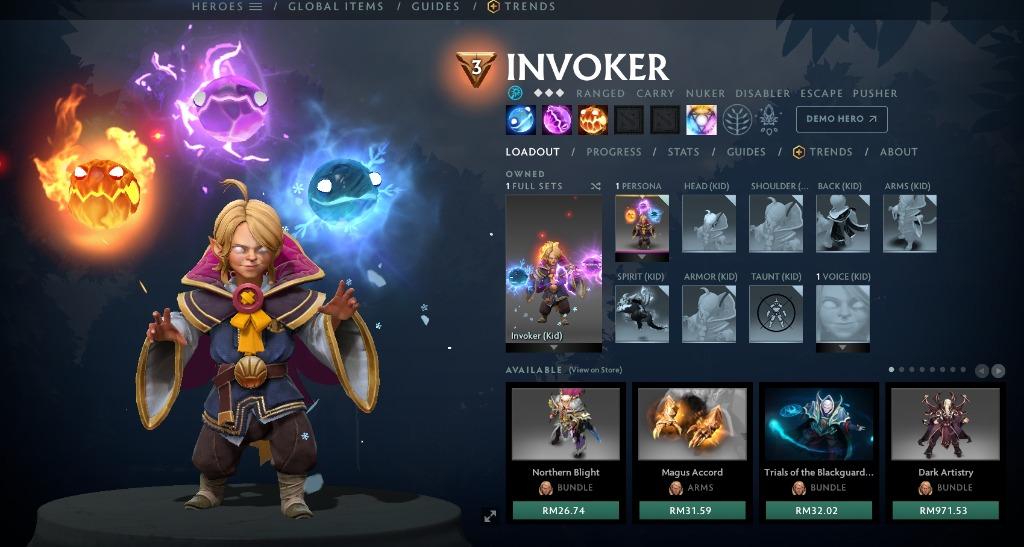
Task: Open the Heroes menu in top bar
Action: [226, 6]
